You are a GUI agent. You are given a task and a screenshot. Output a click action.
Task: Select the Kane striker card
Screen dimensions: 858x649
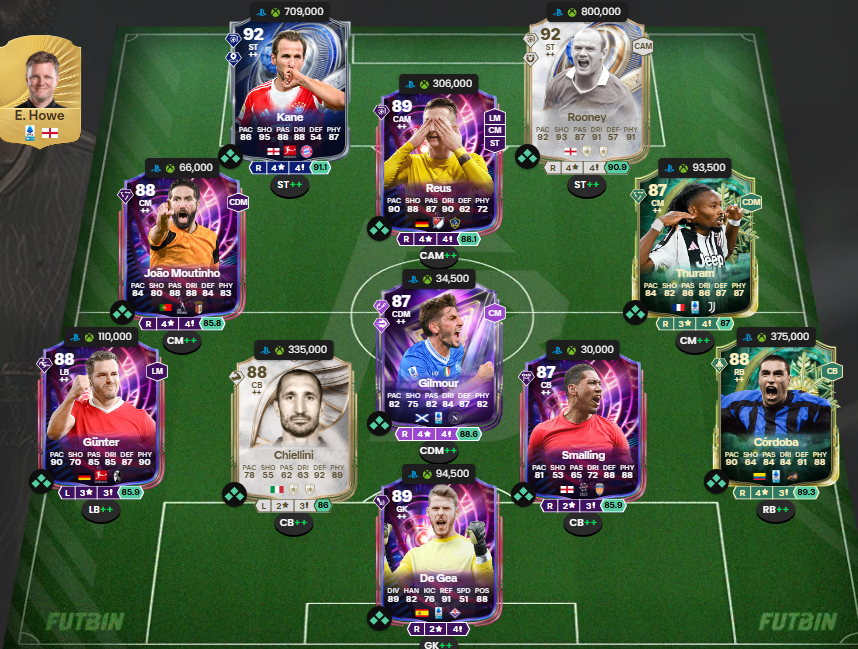[288, 90]
